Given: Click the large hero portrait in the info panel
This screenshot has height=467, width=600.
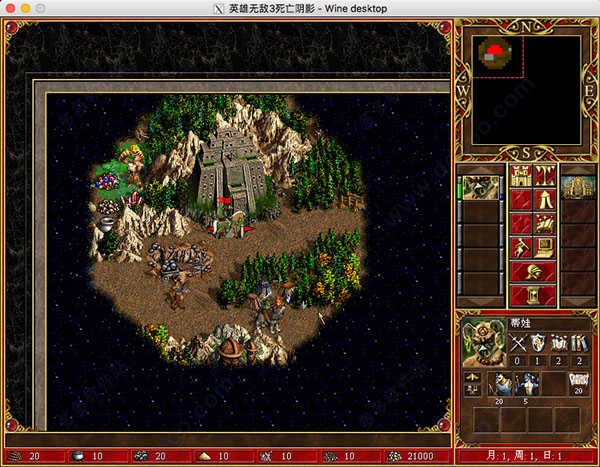Looking at the screenshot, I should point(484,343).
